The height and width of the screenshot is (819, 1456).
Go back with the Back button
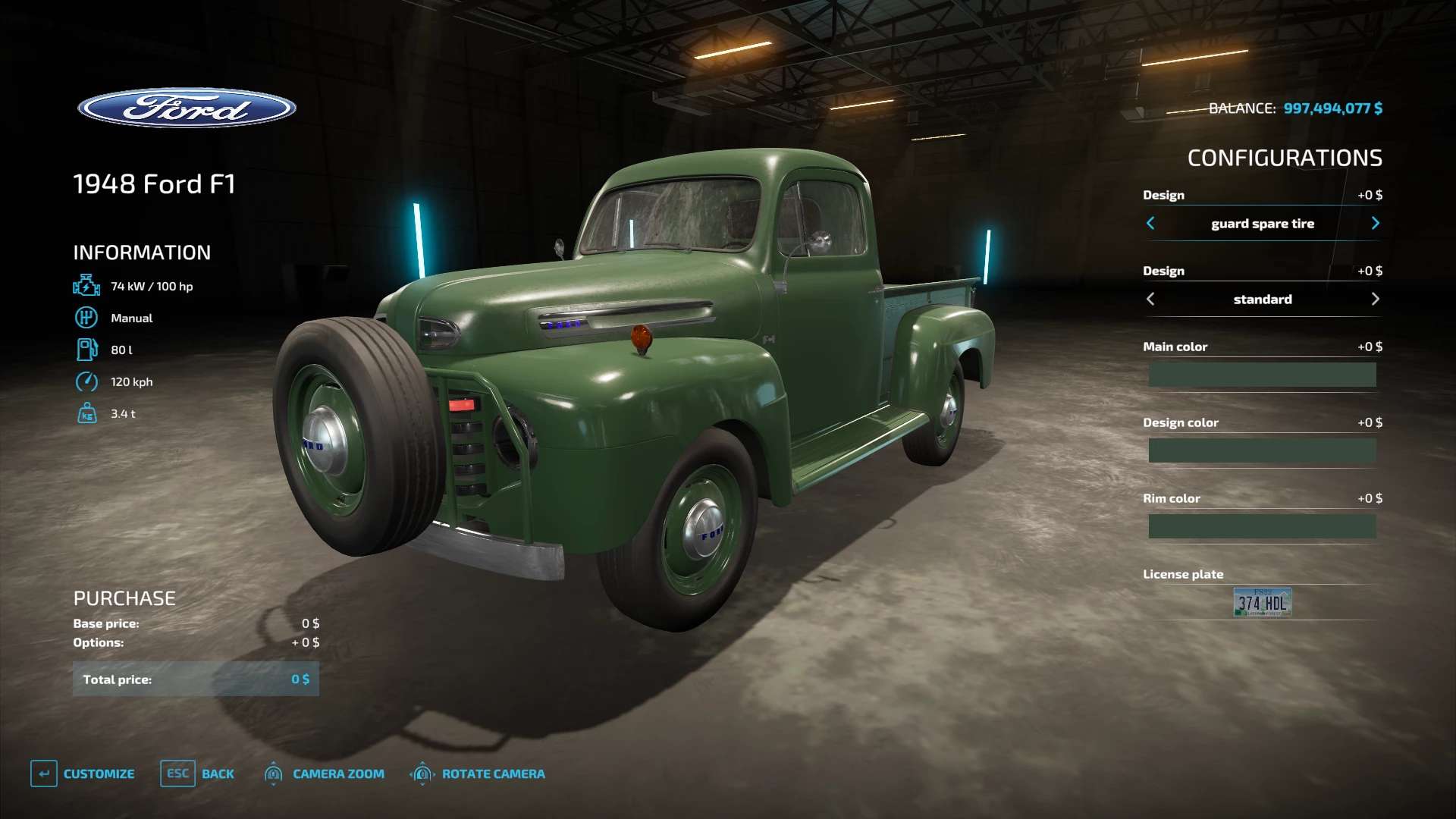[198, 773]
